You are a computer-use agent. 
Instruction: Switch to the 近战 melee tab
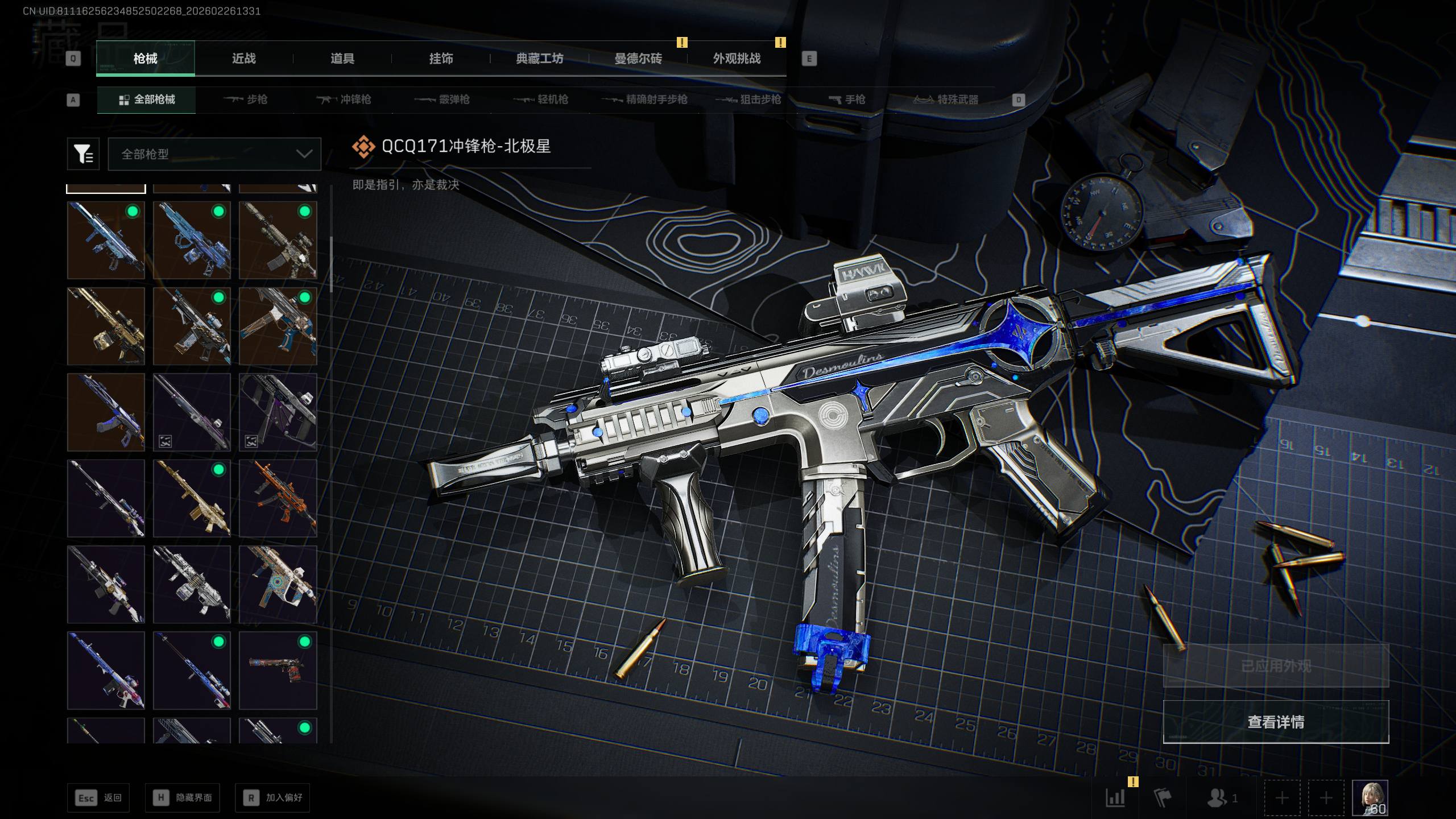click(243, 59)
